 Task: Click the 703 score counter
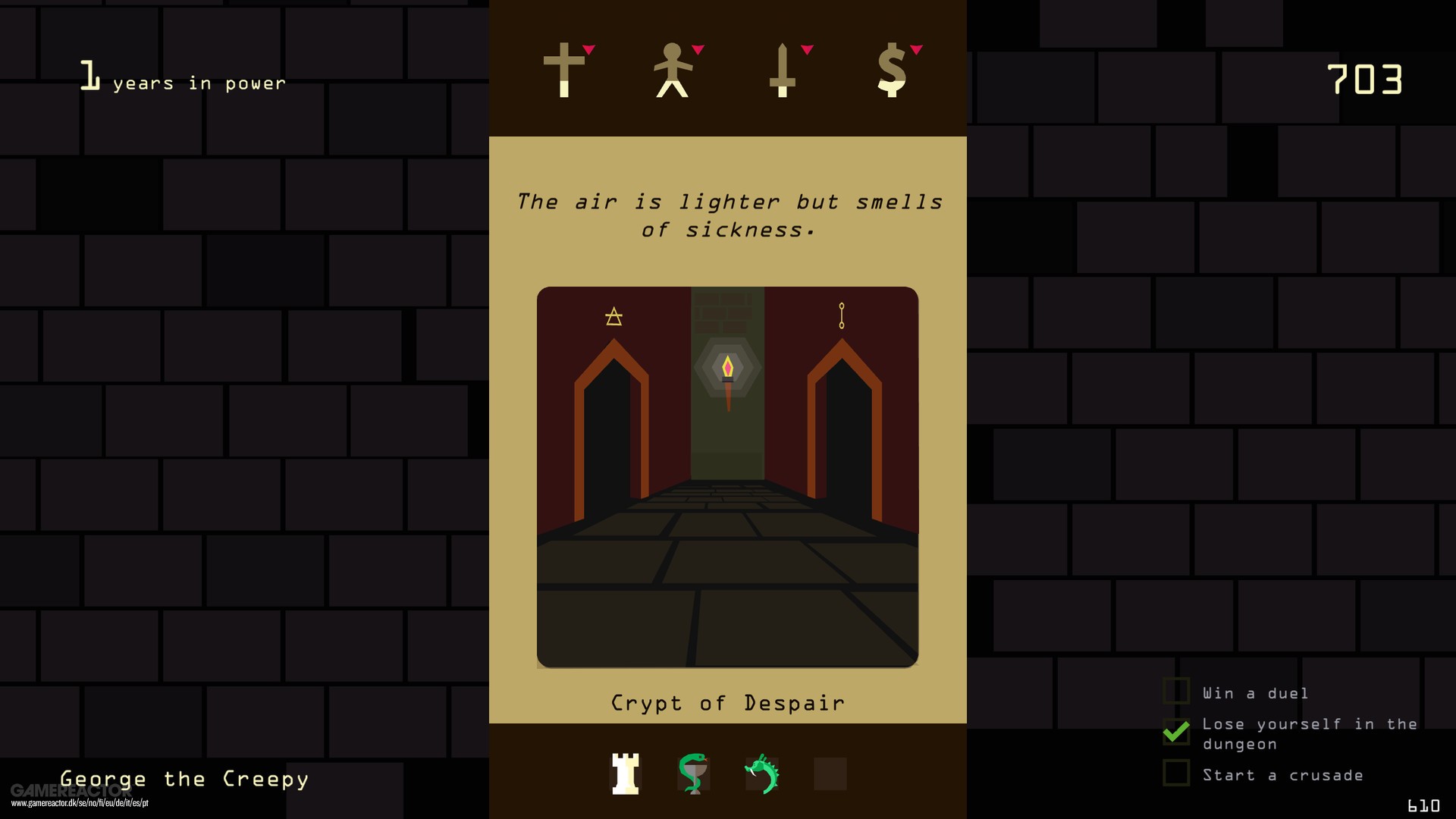tap(1365, 78)
